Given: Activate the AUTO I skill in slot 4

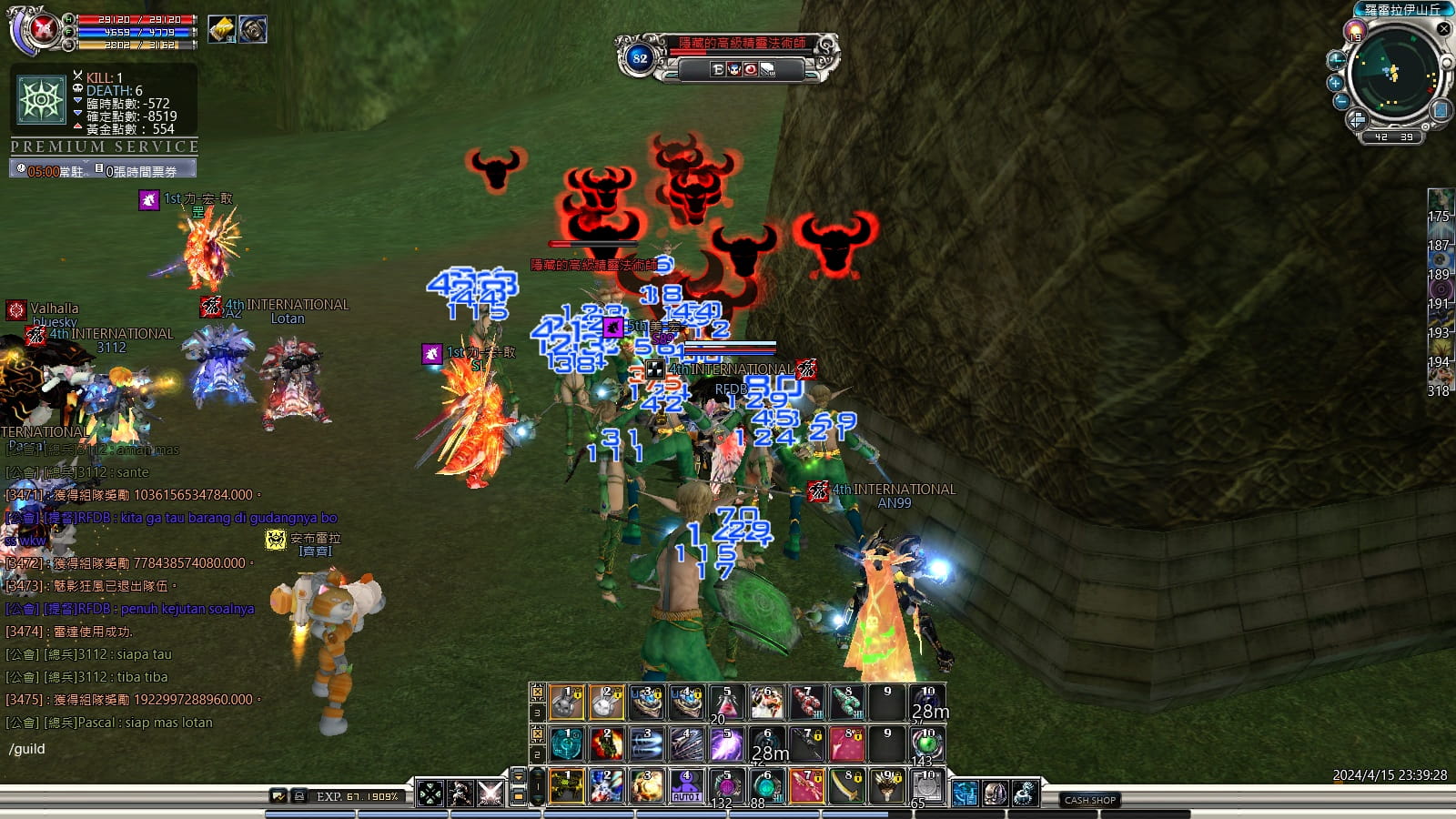Looking at the screenshot, I should [x=685, y=788].
